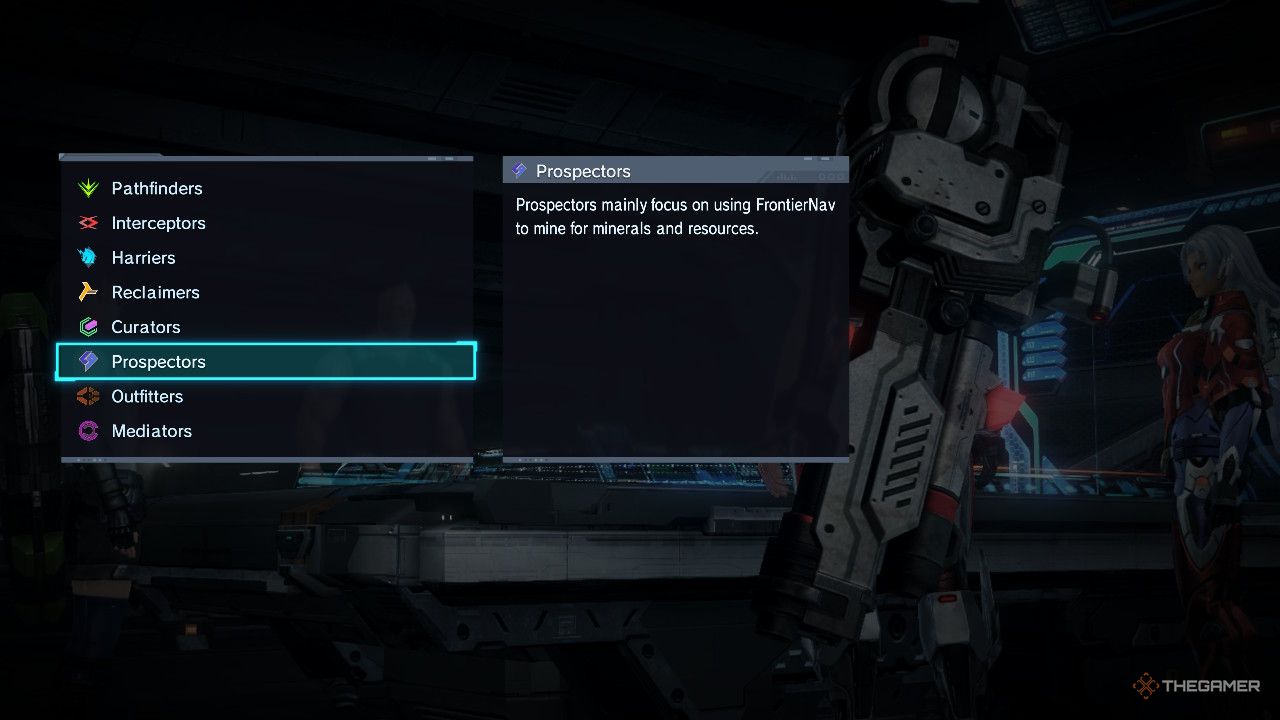
Task: Select the Outfitters division
Action: coord(147,396)
